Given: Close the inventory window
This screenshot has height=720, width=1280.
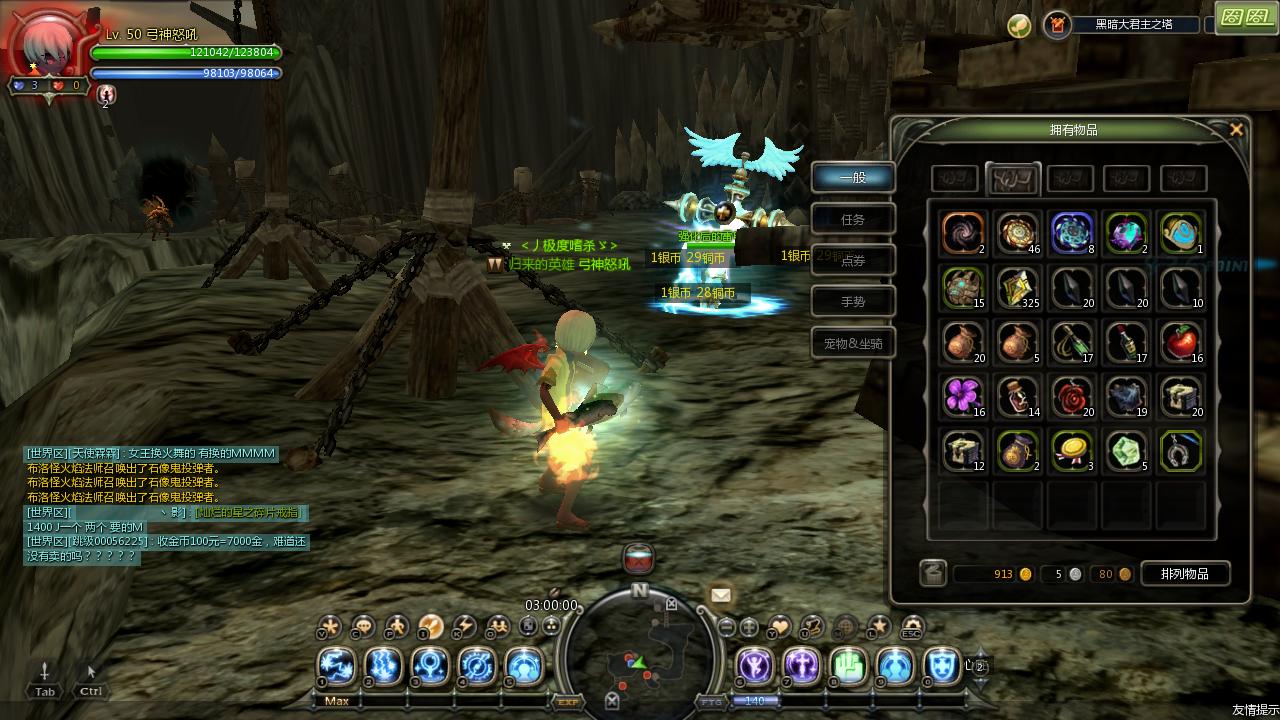Looking at the screenshot, I should [x=1236, y=130].
